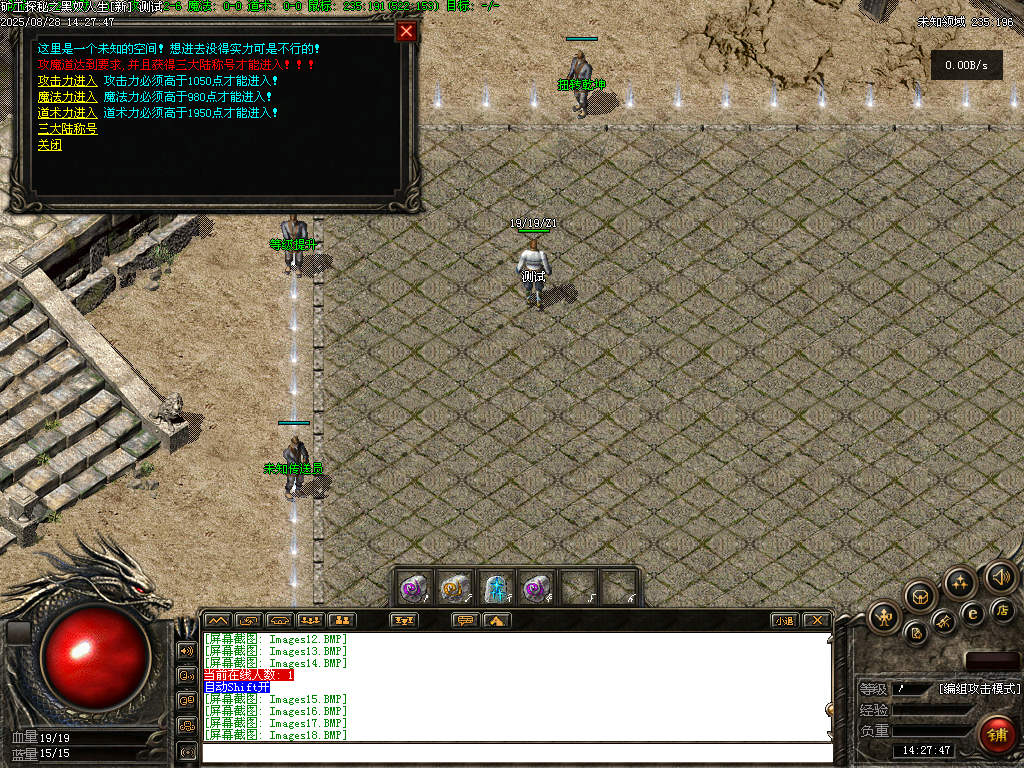Choose the 攻击力进入 entry option
1024x768 pixels.
(x=67, y=81)
